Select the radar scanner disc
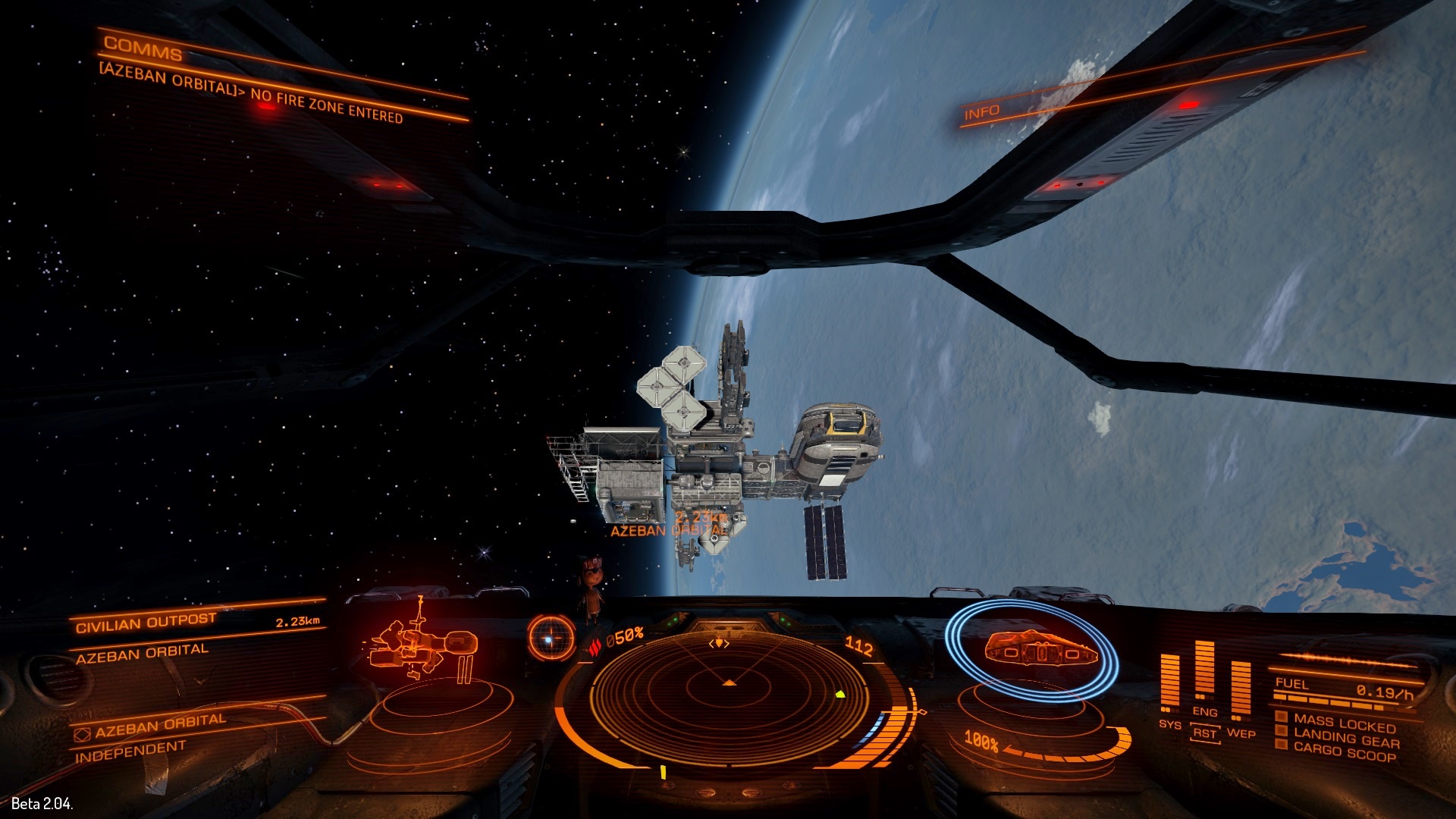 click(729, 689)
